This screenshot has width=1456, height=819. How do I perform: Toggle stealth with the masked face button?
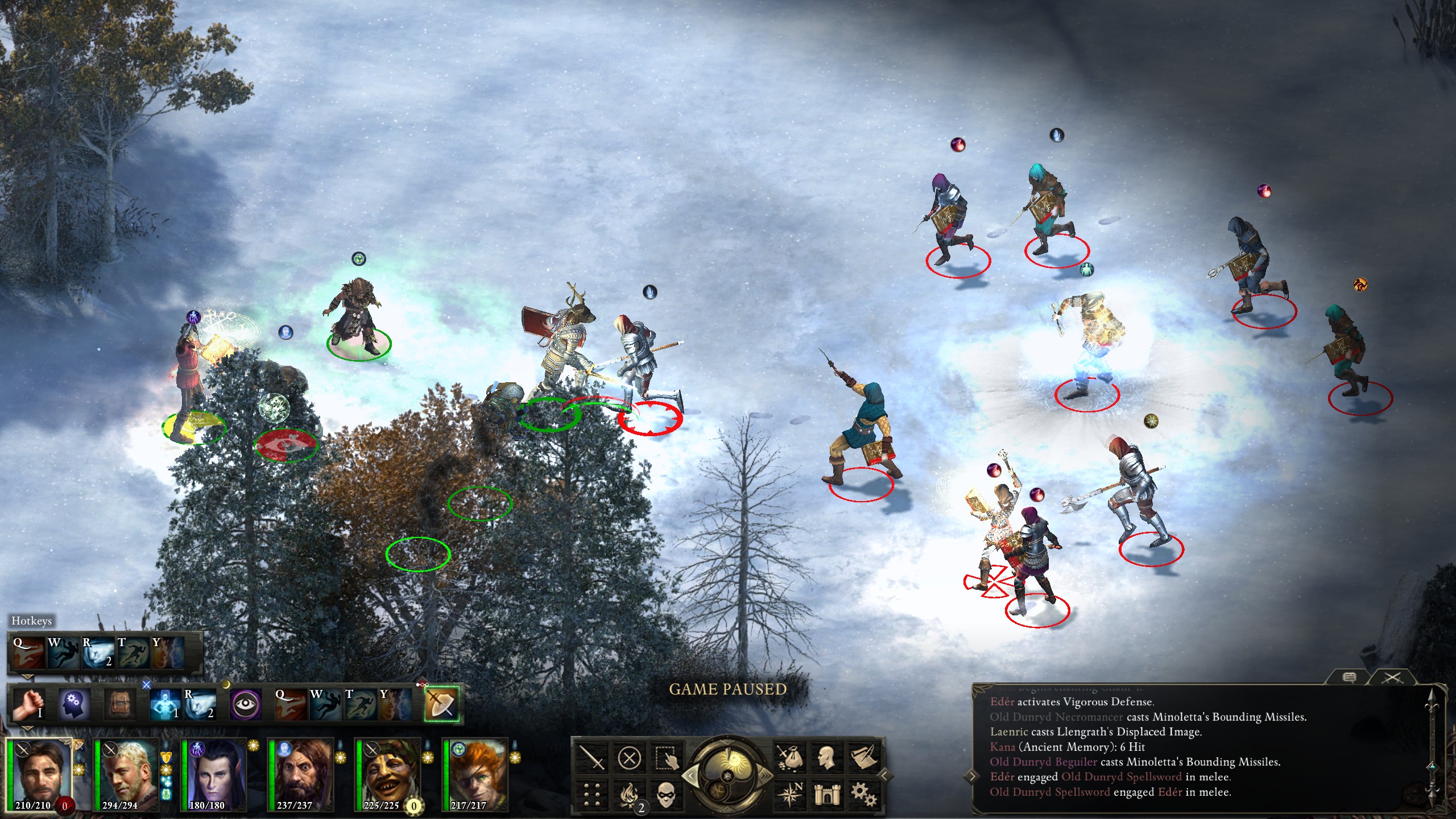(x=667, y=794)
